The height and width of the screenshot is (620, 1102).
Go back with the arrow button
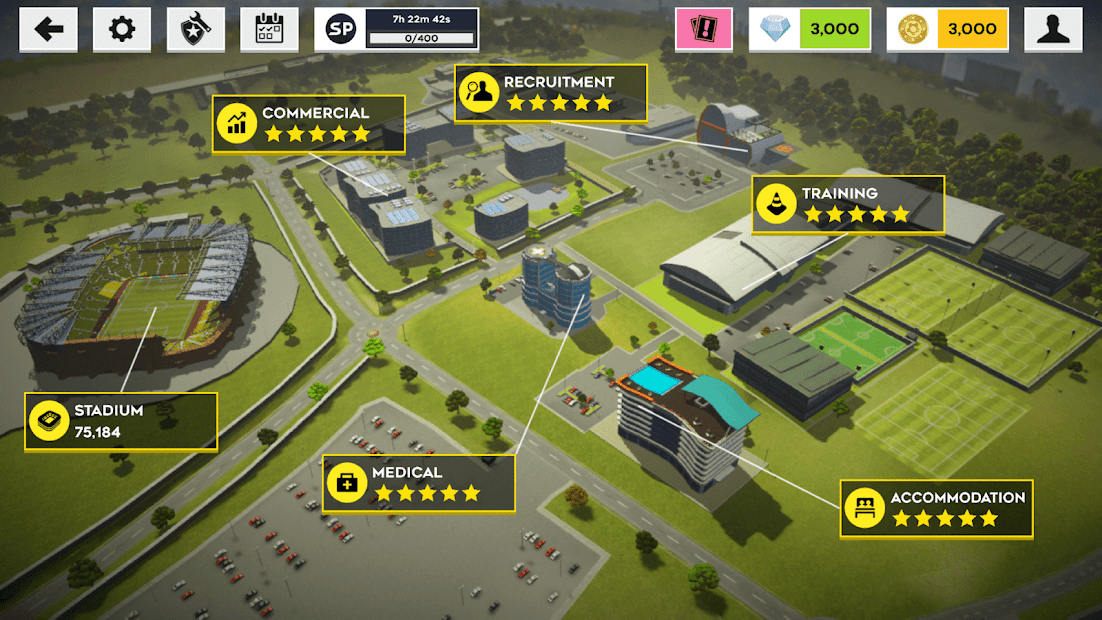tap(48, 29)
